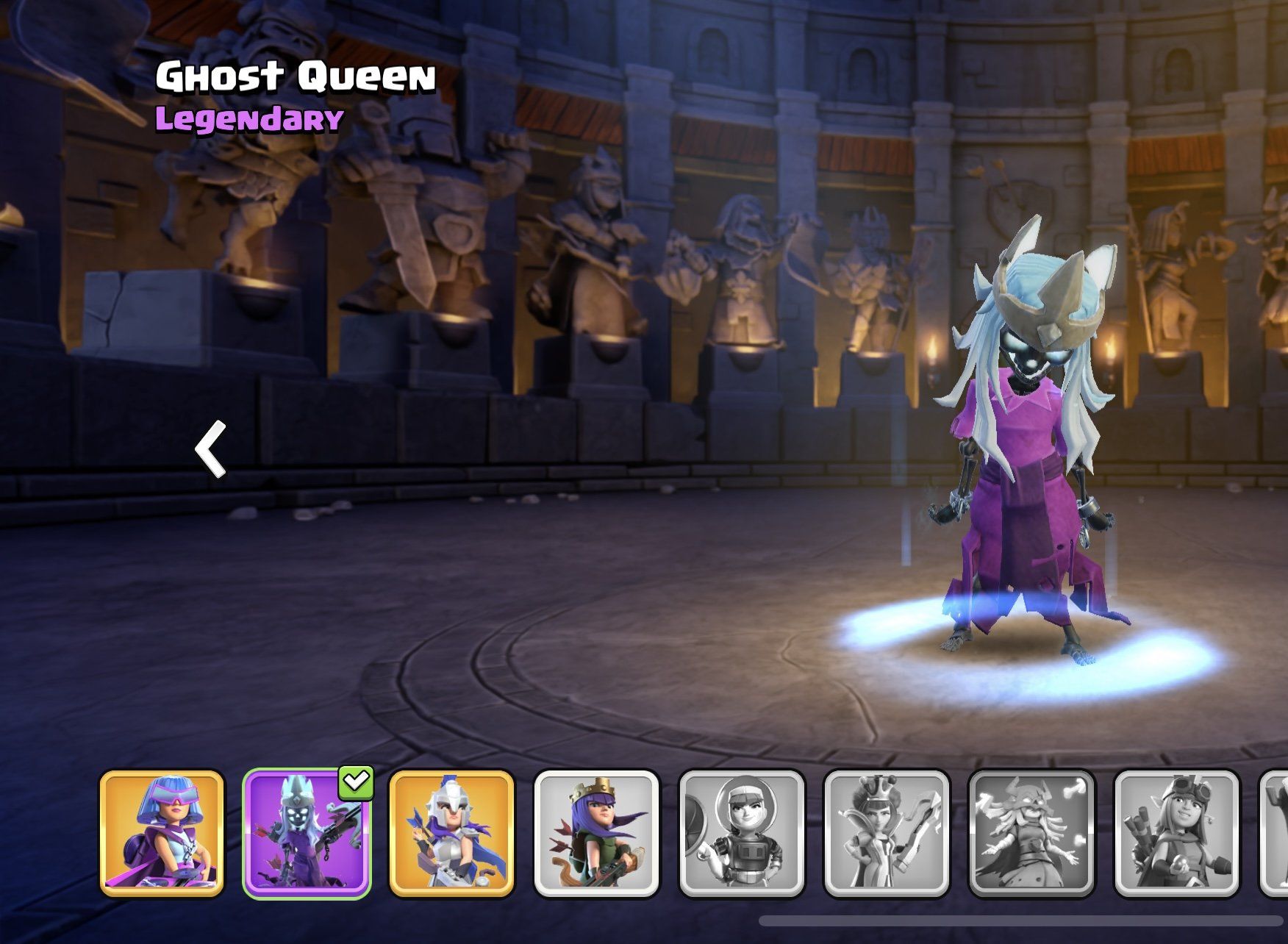Select the default green-caped Archer Queen skin
The height and width of the screenshot is (944, 1288).
pos(596,833)
